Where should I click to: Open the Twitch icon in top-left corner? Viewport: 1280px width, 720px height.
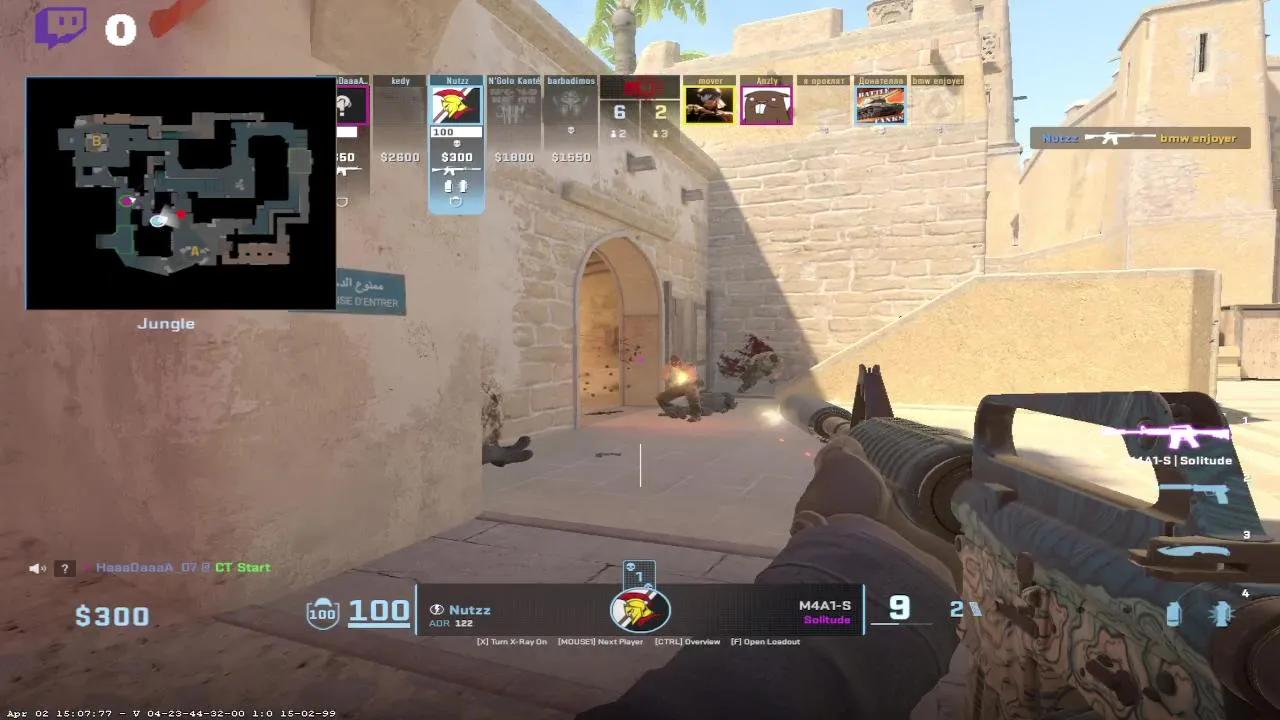64,27
